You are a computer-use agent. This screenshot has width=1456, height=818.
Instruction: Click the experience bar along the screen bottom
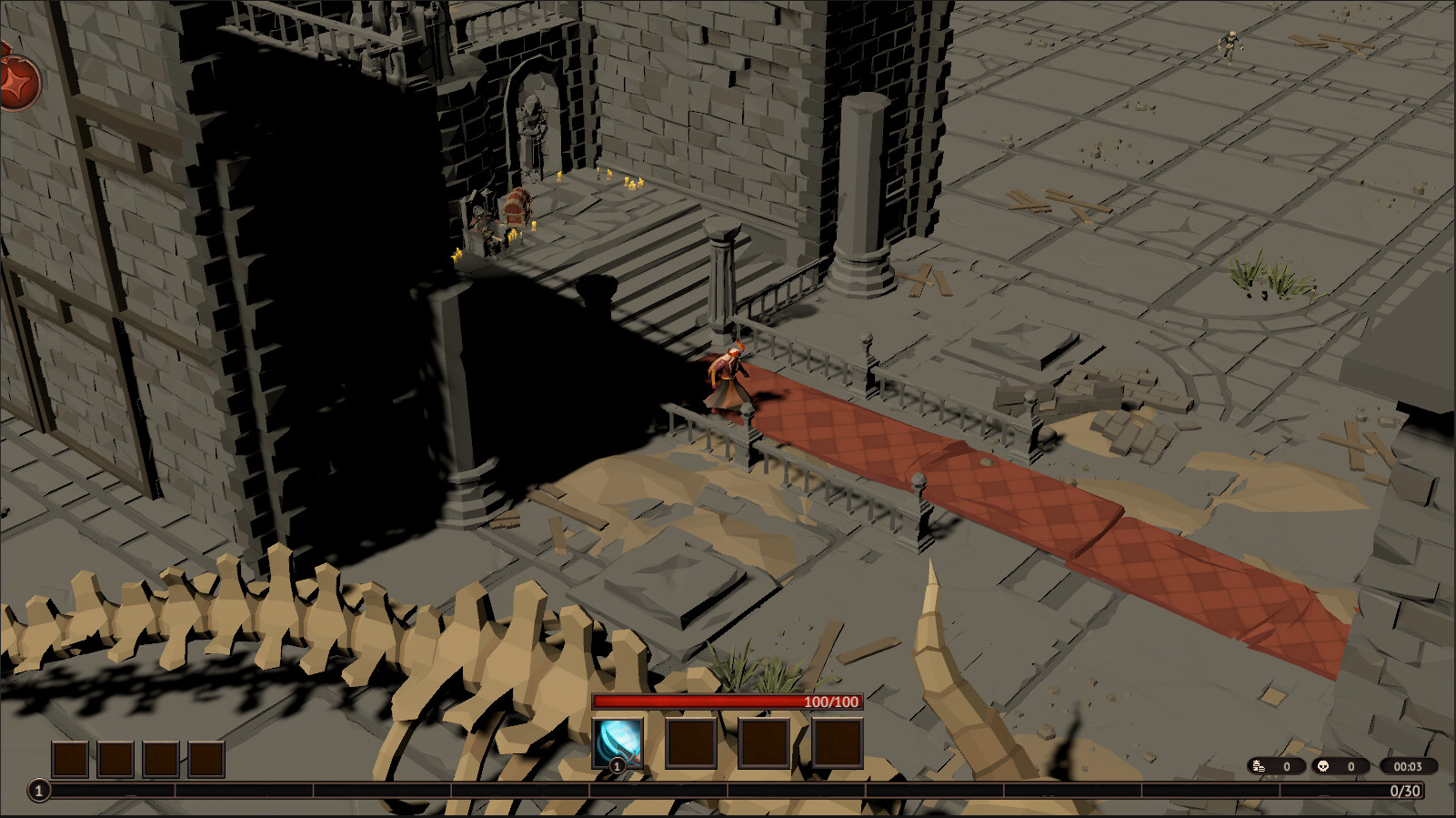point(728,790)
